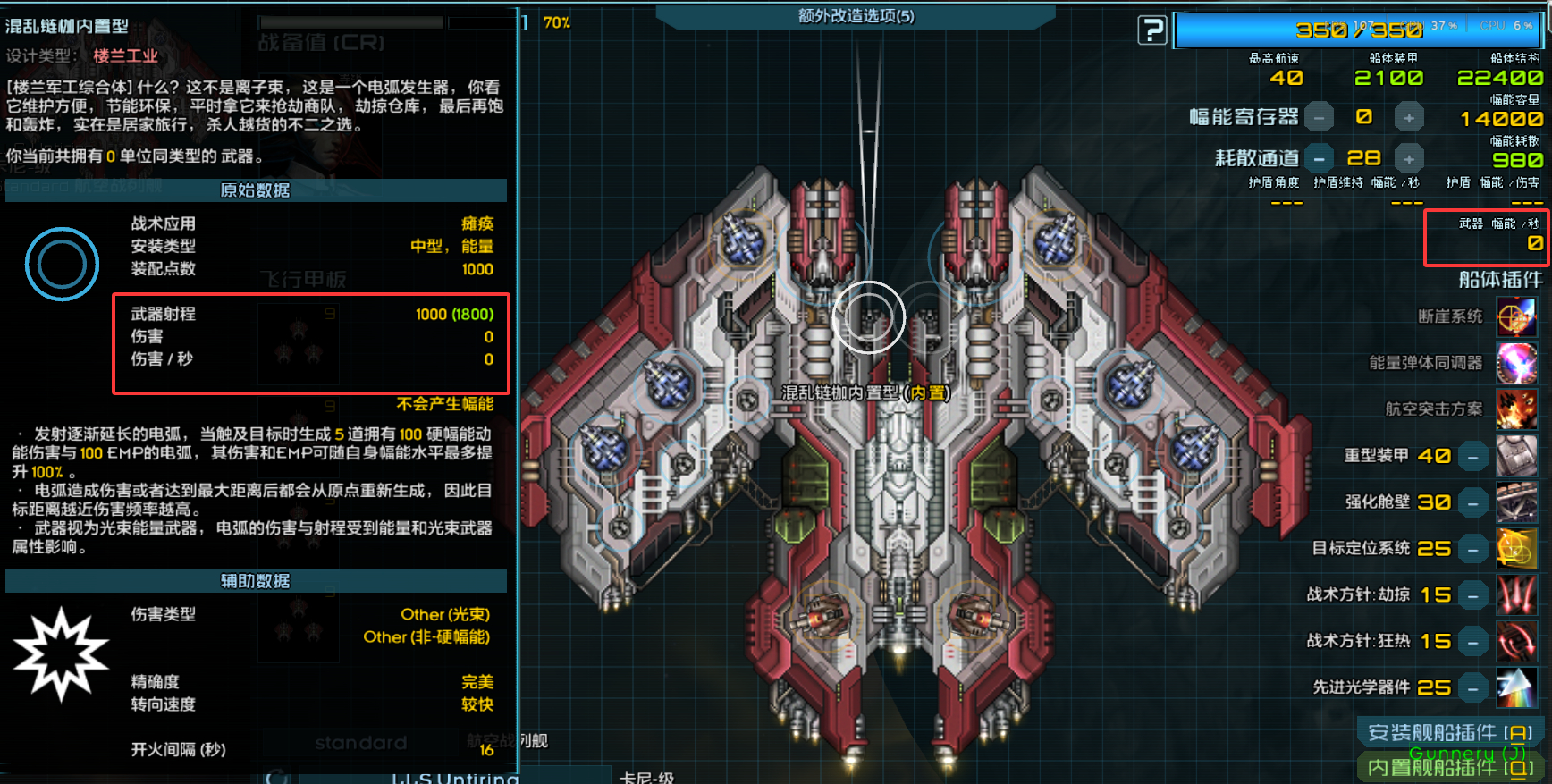1552x784 pixels.
Task: Click the 内置舰船插件 built-in hullmods button
Action: pyautogui.click(x=1449, y=767)
